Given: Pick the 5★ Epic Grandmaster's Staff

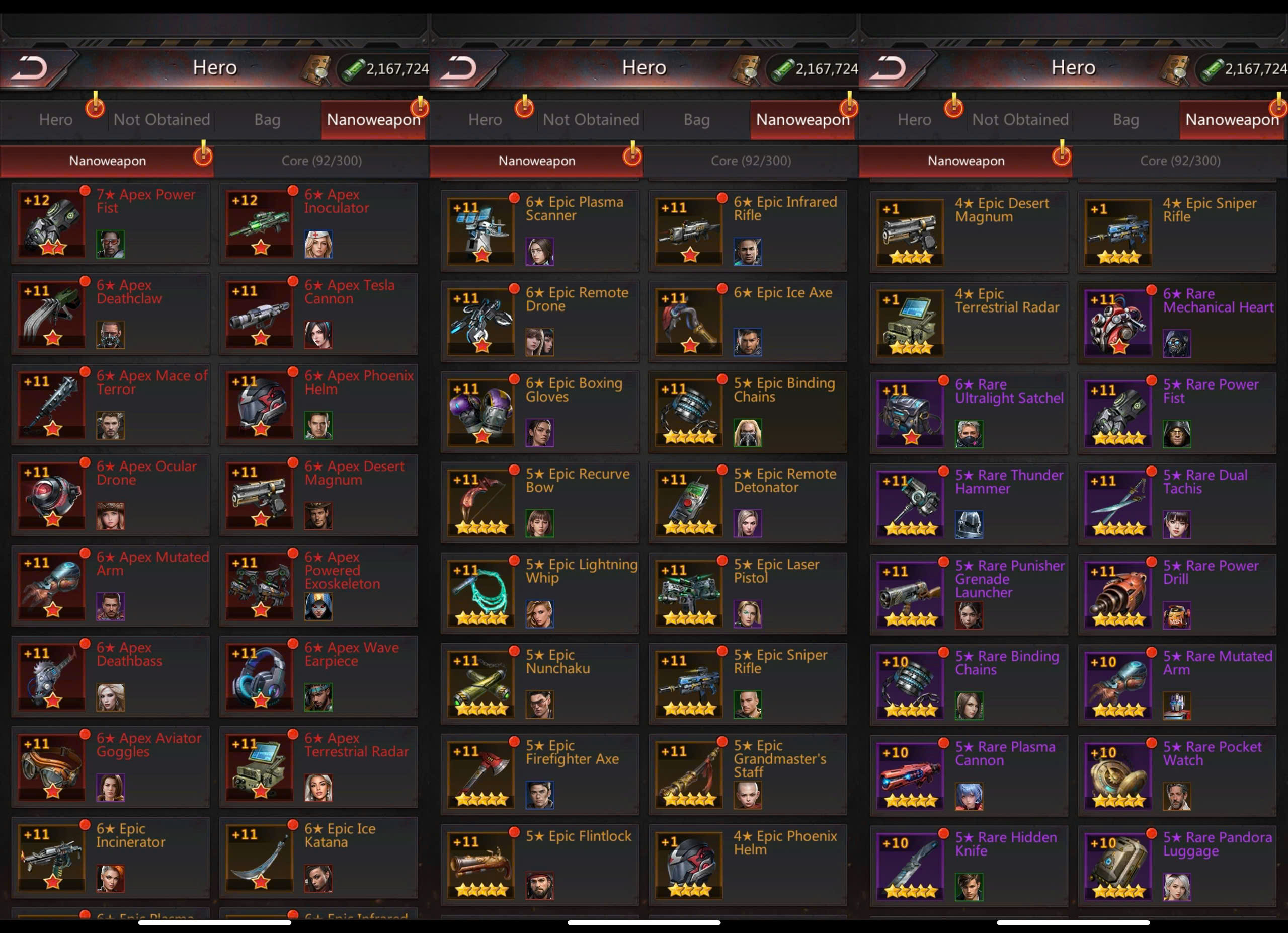Looking at the screenshot, I should click(747, 774).
